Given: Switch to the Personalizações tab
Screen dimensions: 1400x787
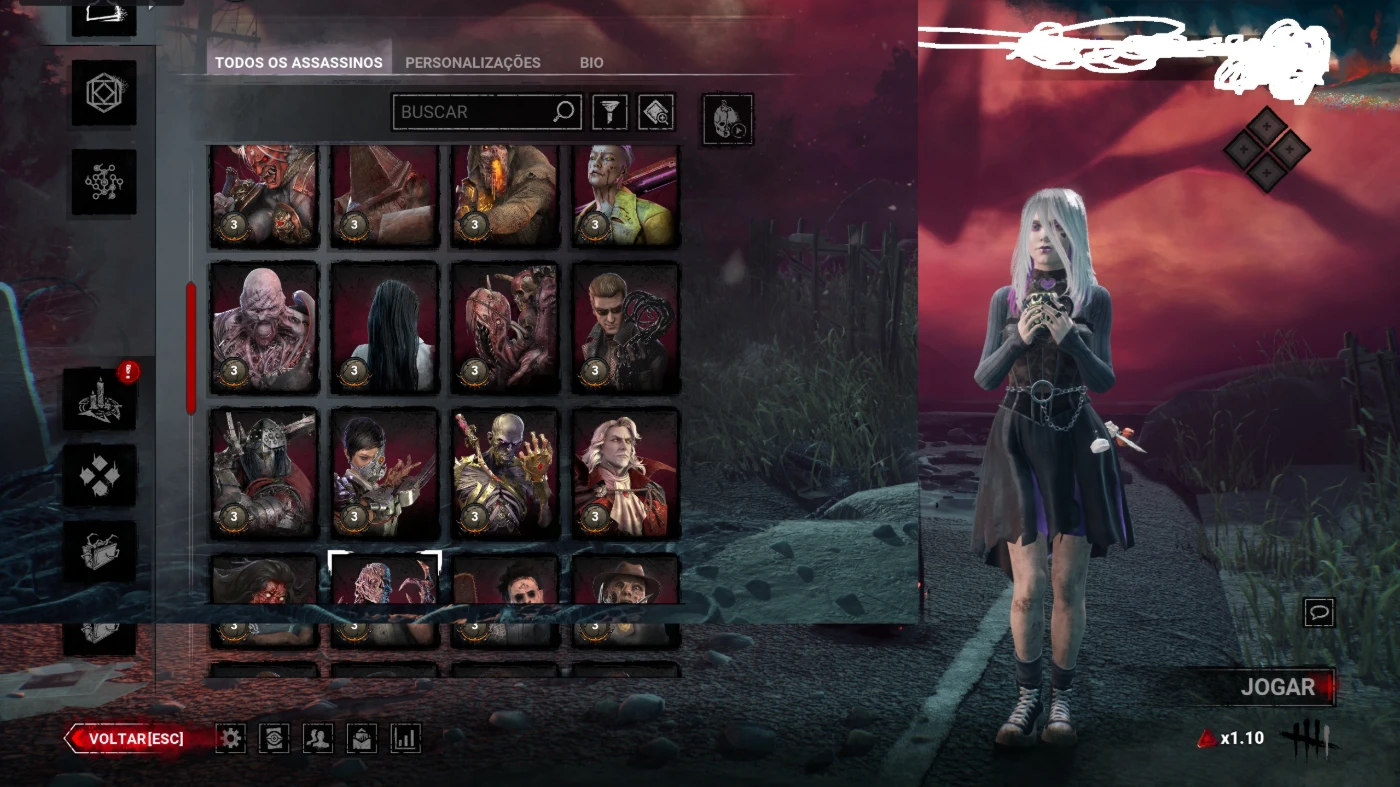Looking at the screenshot, I should pyautogui.click(x=472, y=62).
